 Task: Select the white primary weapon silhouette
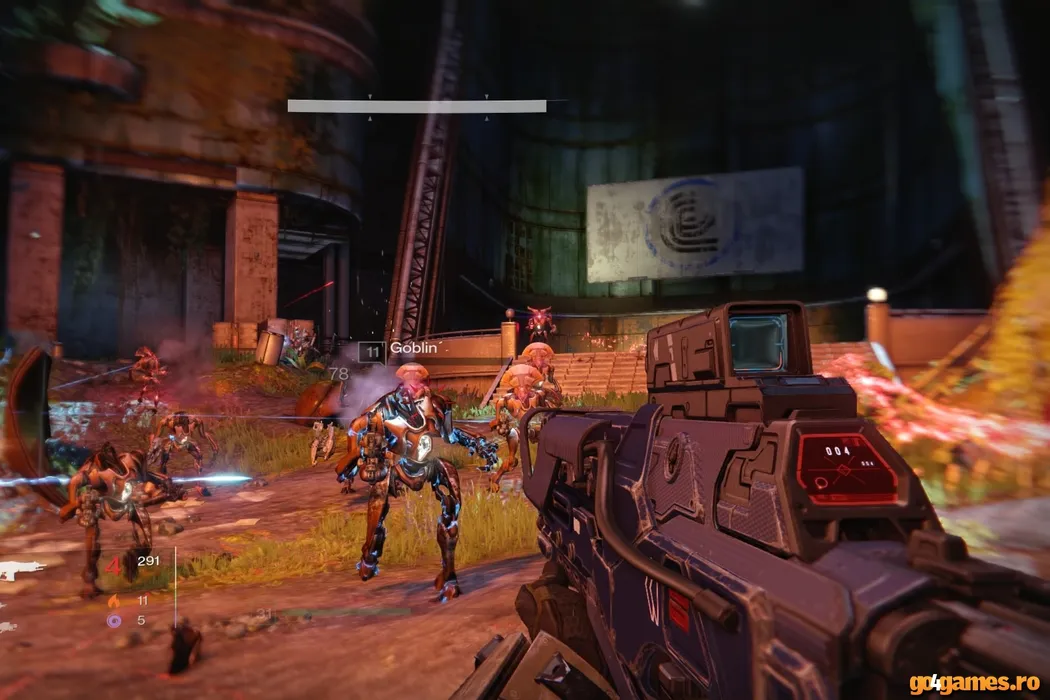coord(20,570)
